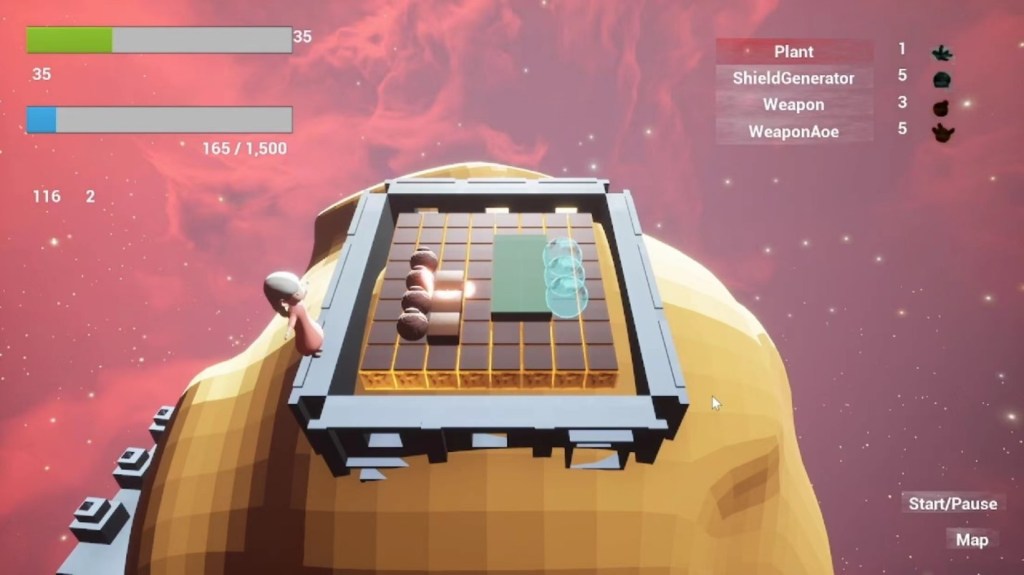
Task: Choose the ShieldGenerator build option
Action: pos(794,78)
